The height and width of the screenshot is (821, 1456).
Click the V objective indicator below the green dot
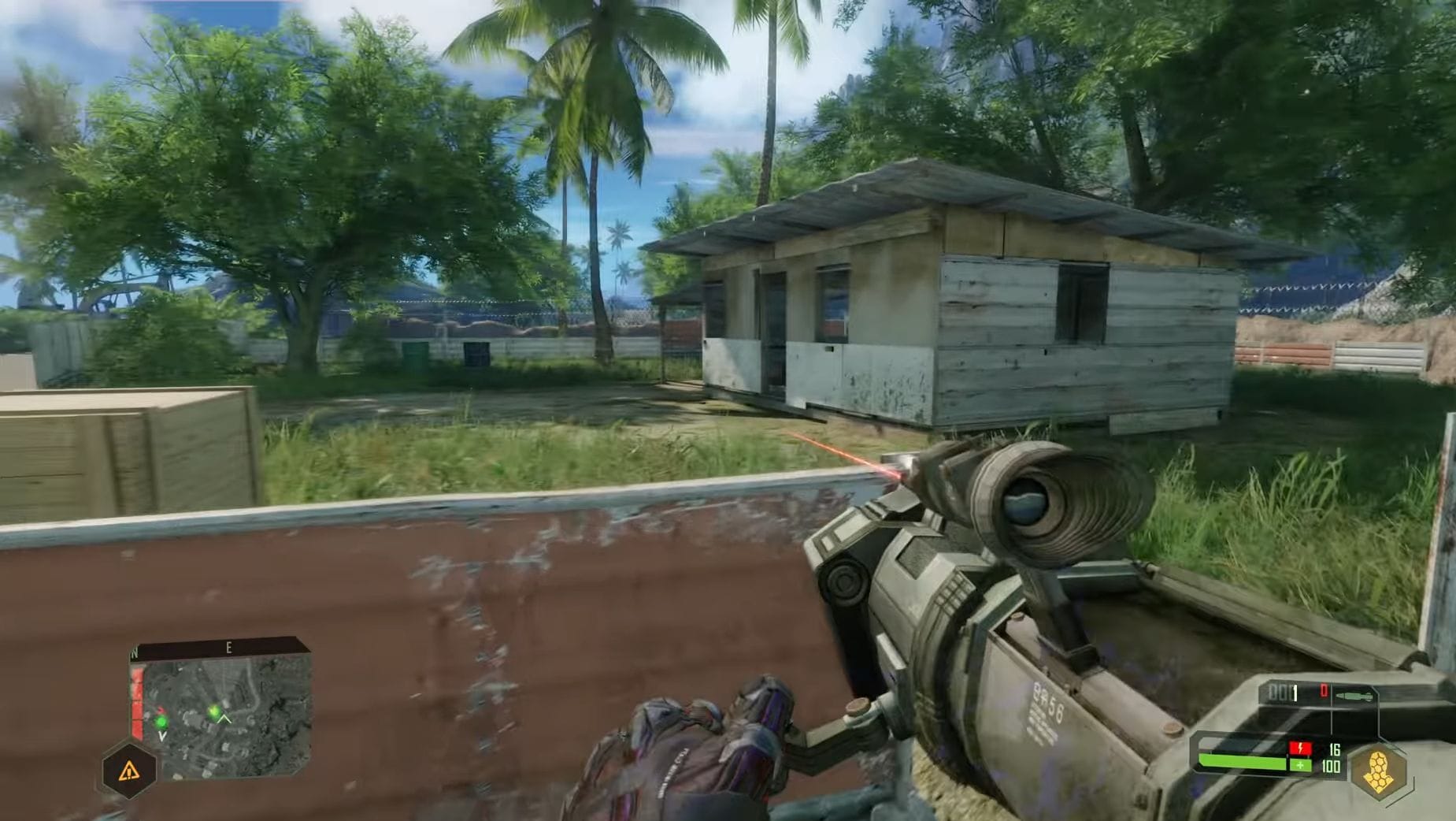(x=162, y=737)
